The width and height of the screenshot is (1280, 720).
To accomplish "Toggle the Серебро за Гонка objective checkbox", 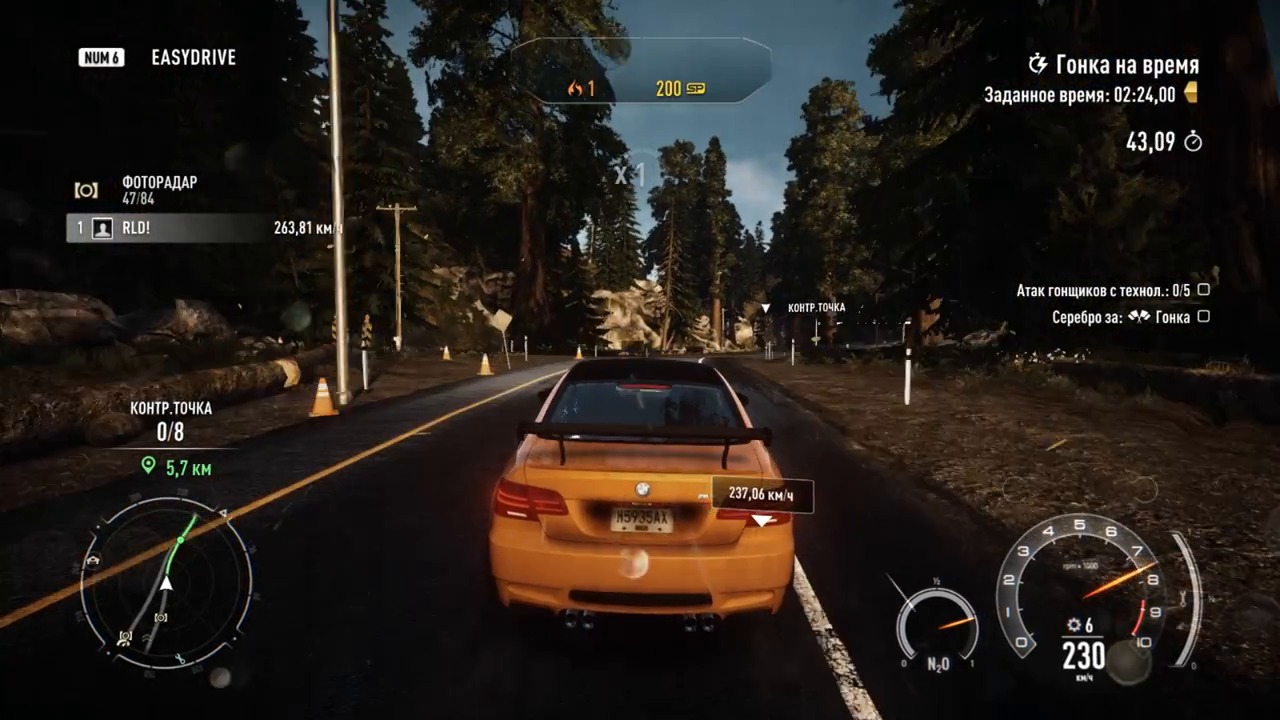I will (x=1204, y=317).
